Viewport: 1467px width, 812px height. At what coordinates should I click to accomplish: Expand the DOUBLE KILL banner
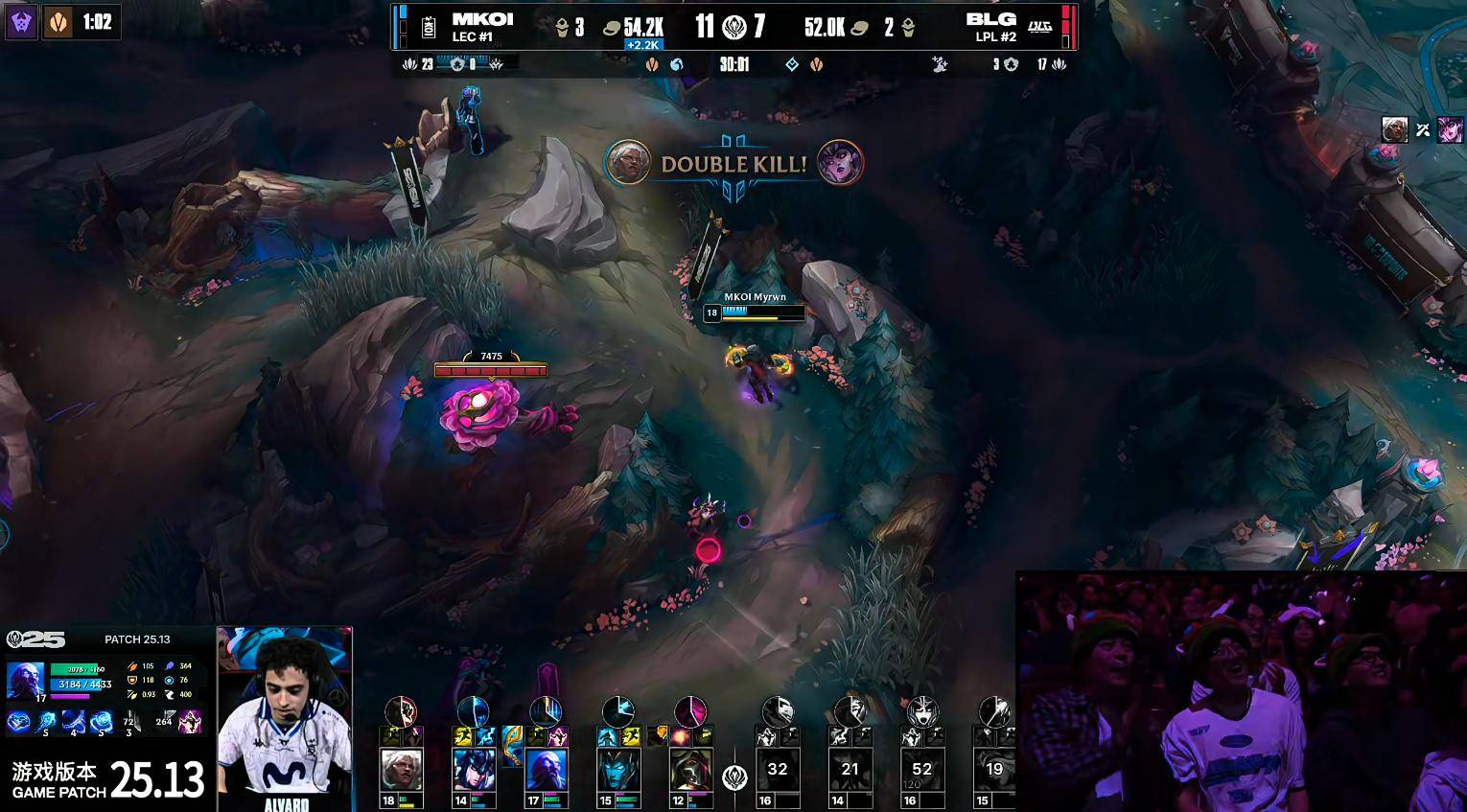pos(732,163)
